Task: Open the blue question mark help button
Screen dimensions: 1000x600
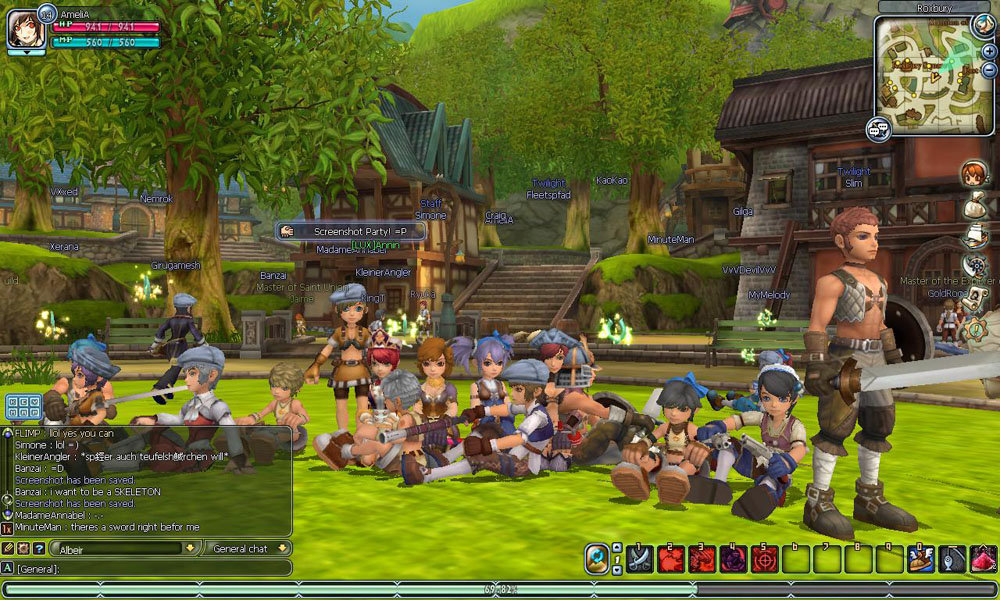Action: (x=39, y=548)
